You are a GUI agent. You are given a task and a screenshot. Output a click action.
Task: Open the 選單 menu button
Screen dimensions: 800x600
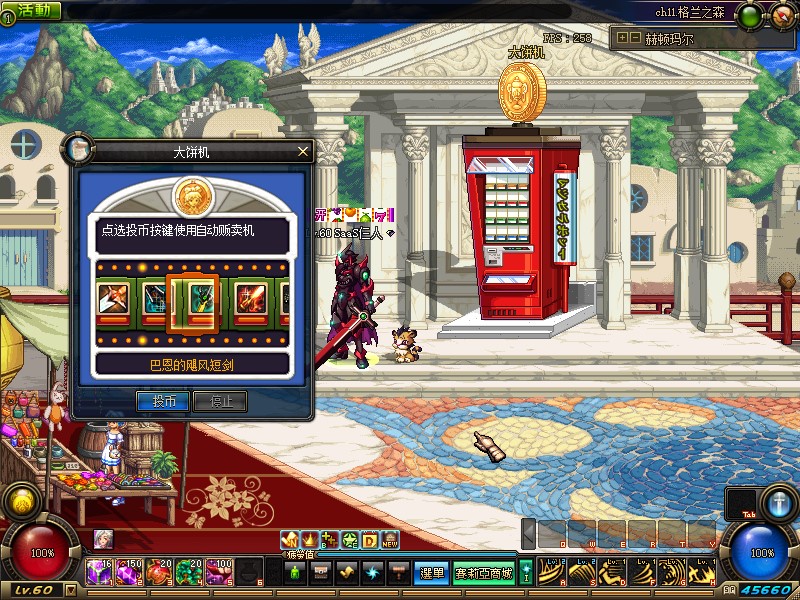432,573
